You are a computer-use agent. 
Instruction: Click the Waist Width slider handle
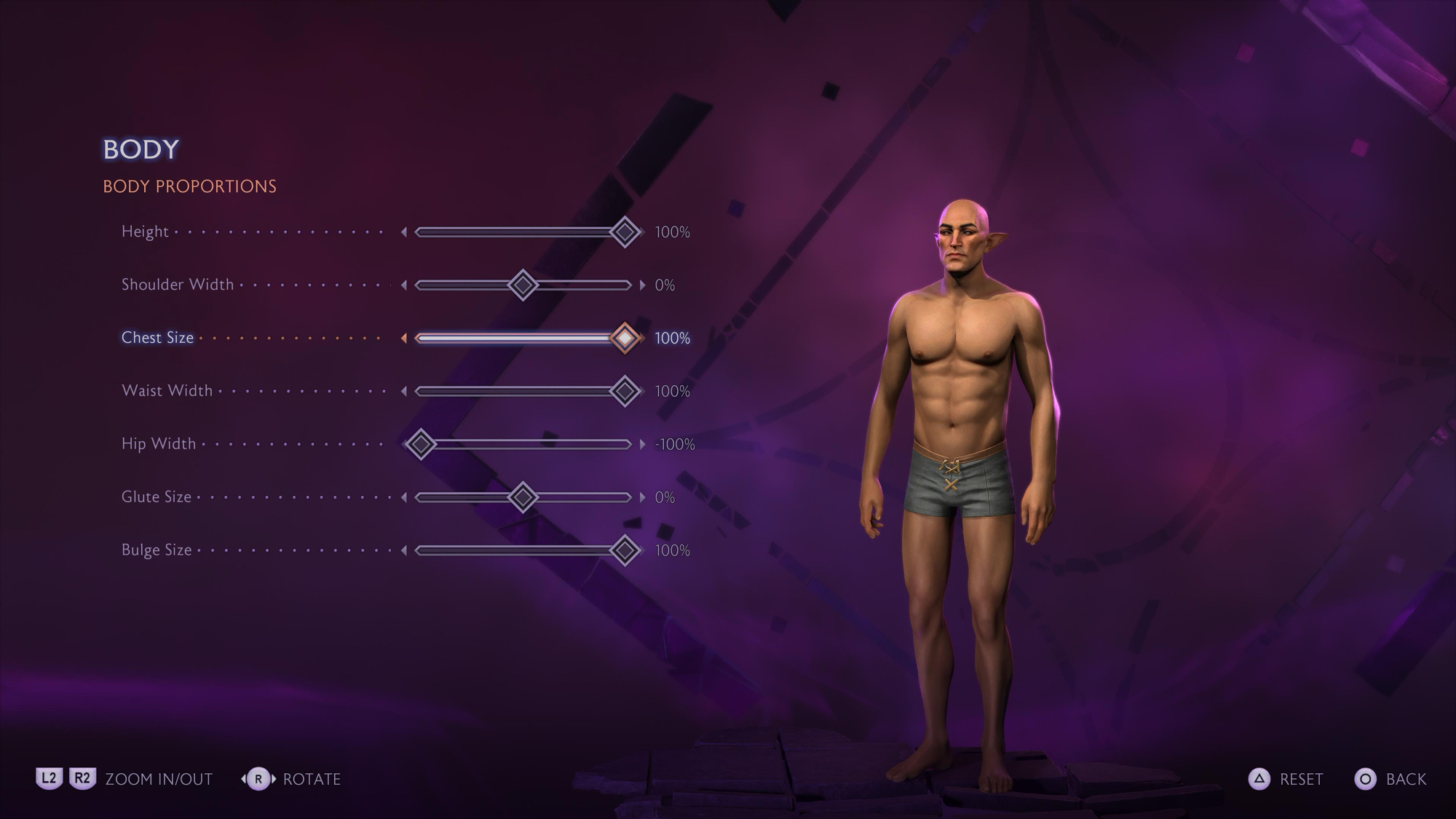(x=625, y=392)
